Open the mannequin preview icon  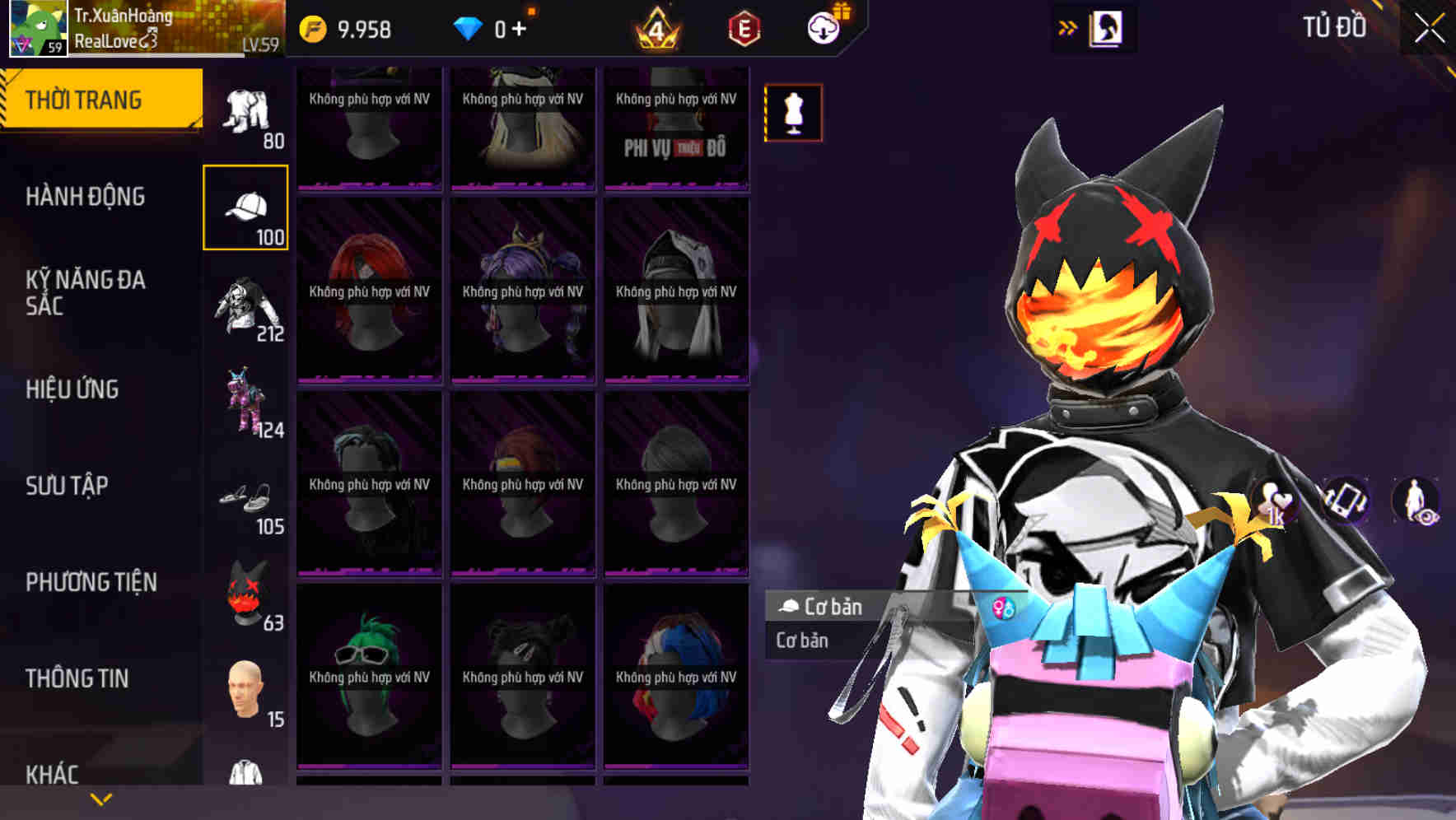pyautogui.click(x=793, y=113)
